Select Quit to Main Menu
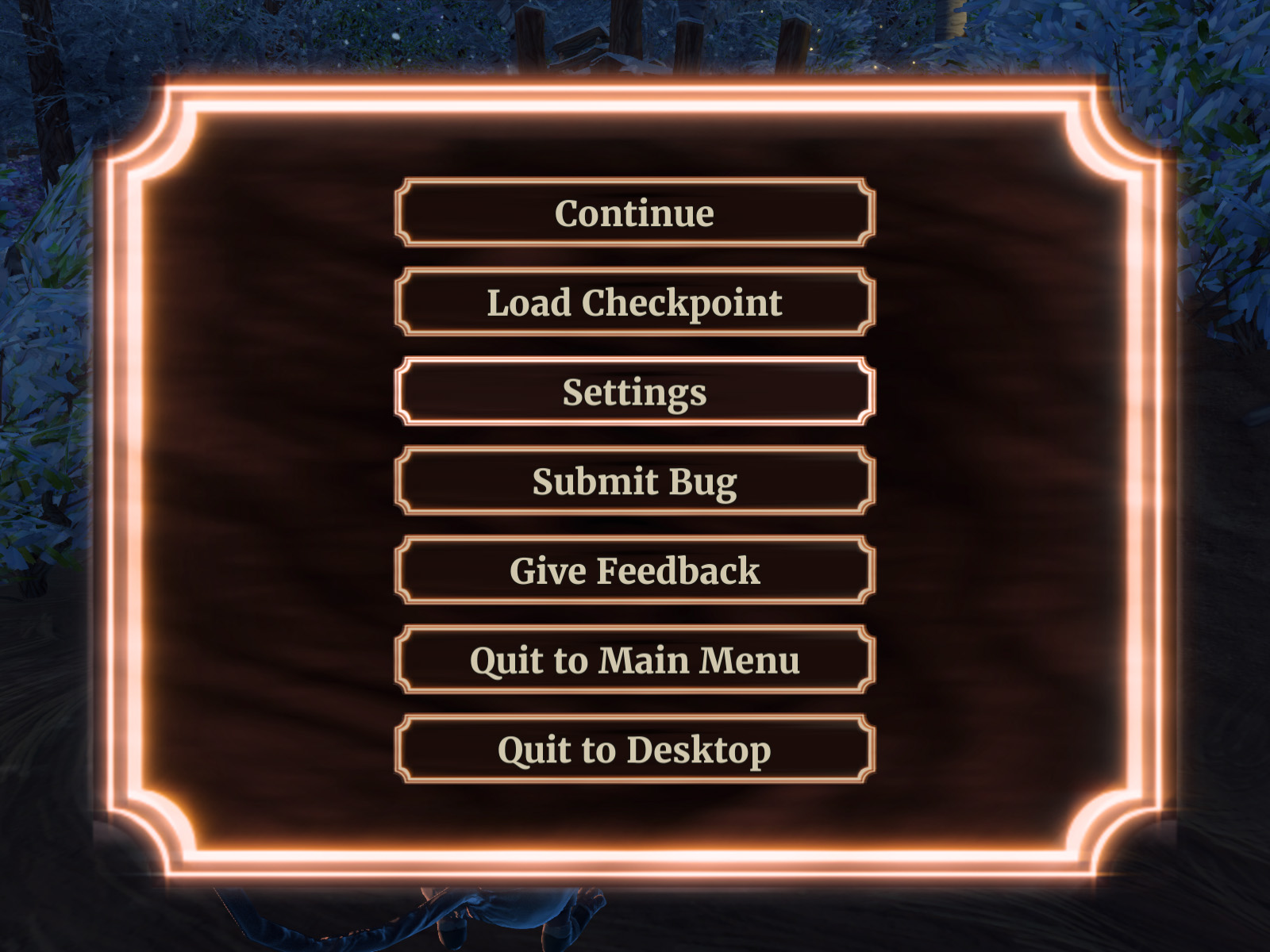 click(x=635, y=658)
